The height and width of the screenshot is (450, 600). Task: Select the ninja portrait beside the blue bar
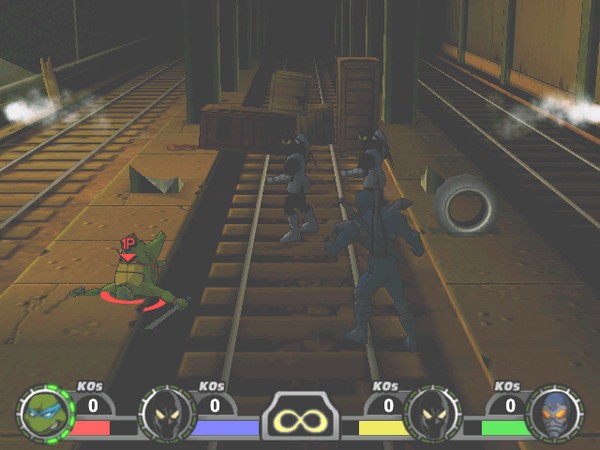click(x=166, y=413)
